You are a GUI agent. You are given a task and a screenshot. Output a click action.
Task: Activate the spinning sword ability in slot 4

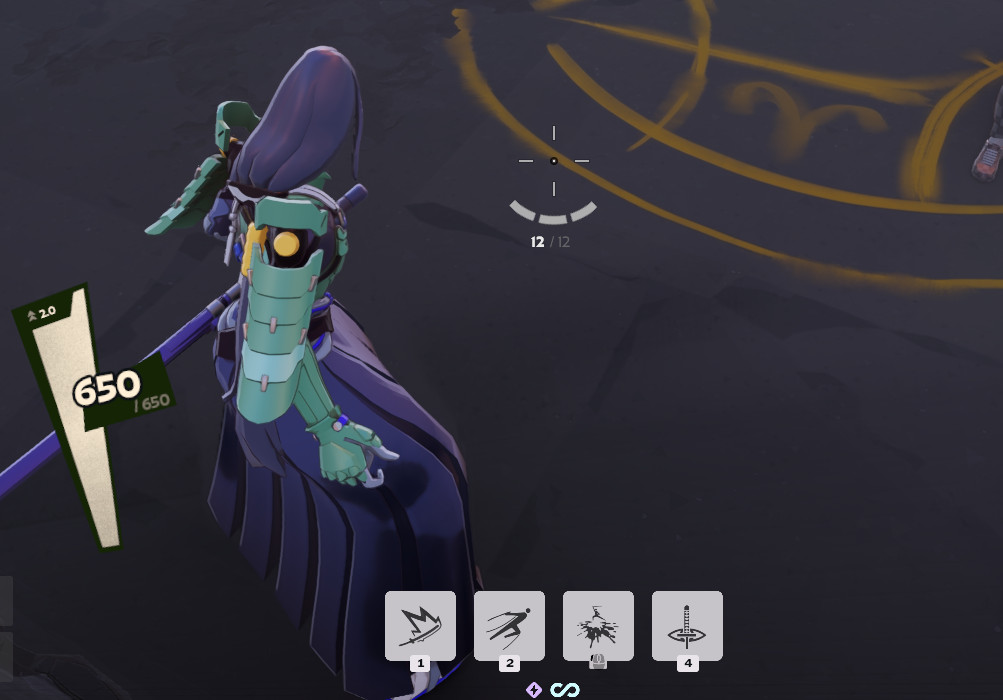[x=687, y=625]
